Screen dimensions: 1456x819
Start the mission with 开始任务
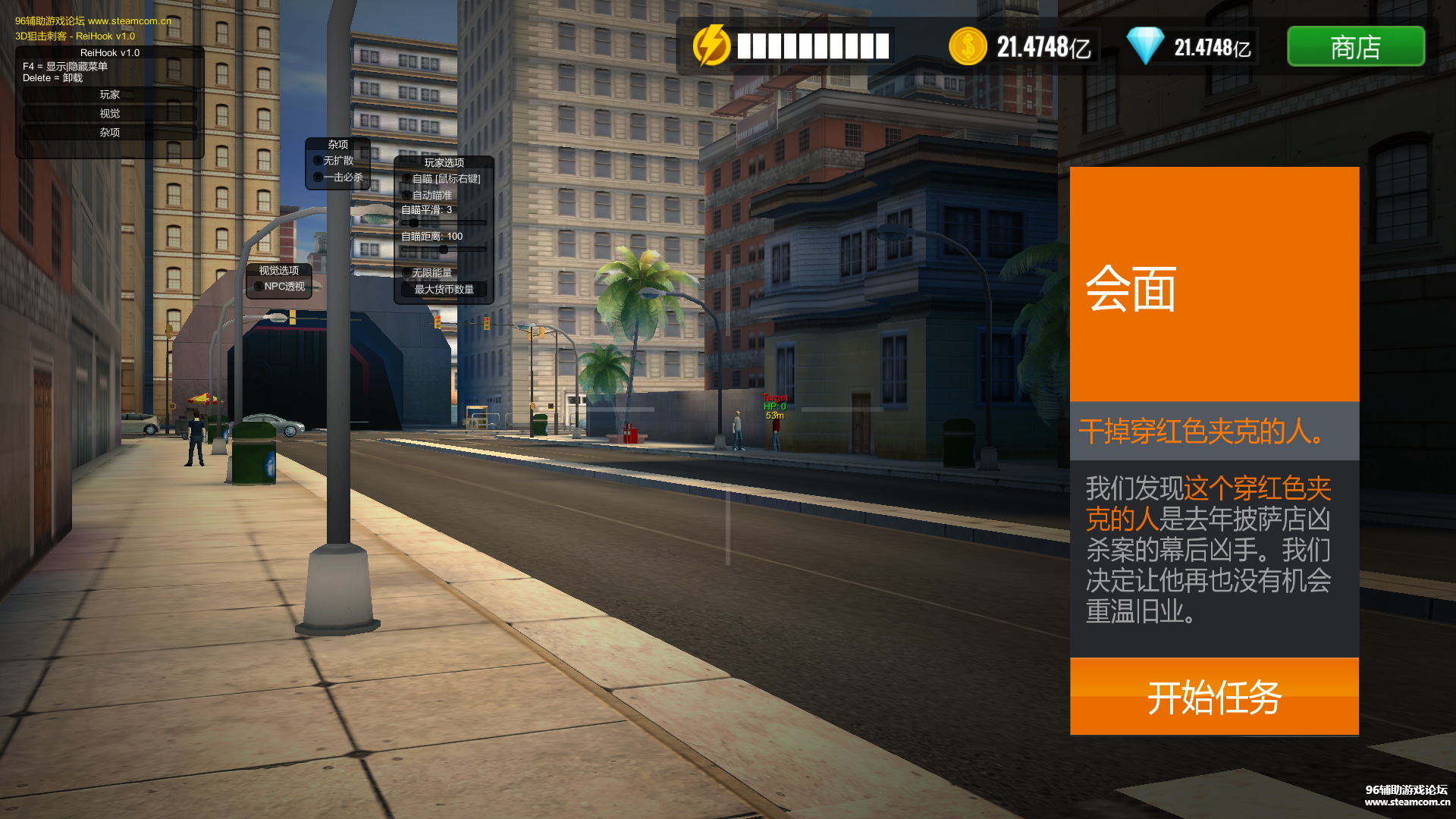pos(1214,696)
